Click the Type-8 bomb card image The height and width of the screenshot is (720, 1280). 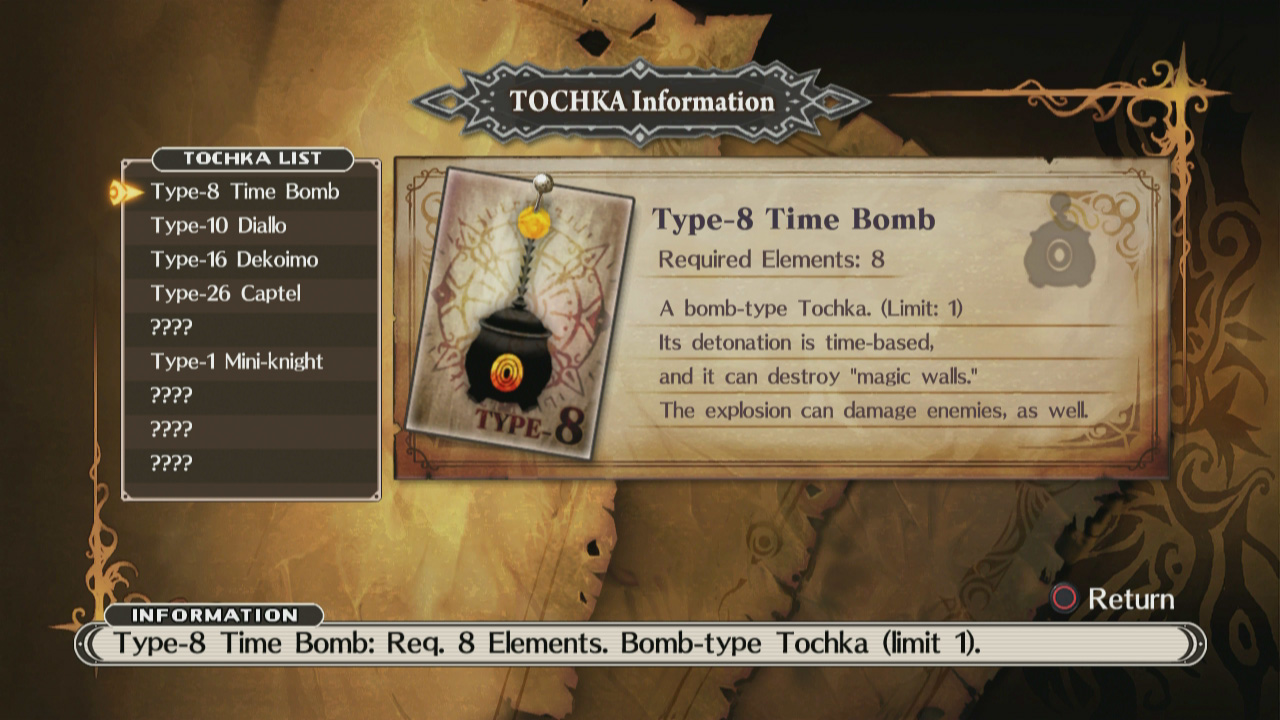pyautogui.click(x=520, y=315)
